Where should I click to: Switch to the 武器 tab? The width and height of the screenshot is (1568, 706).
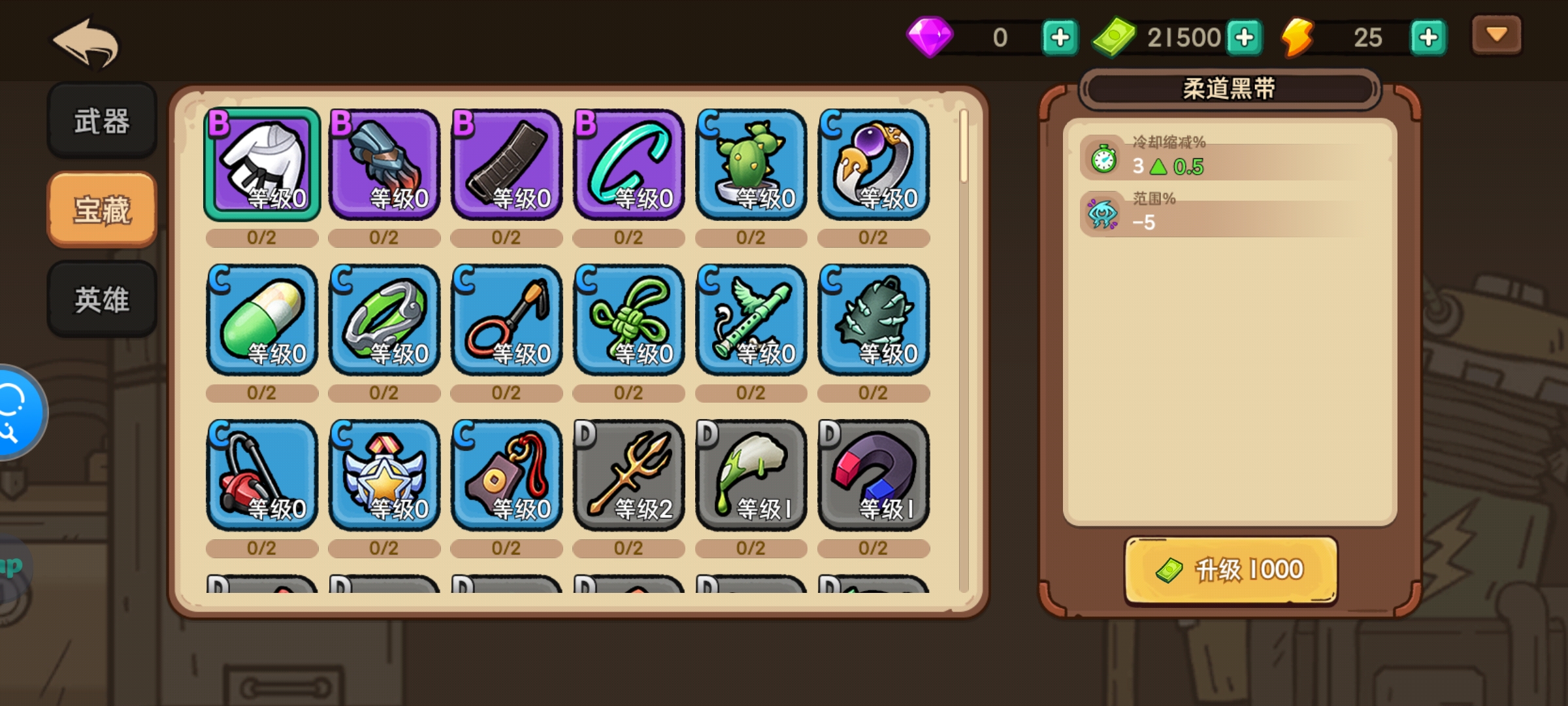point(102,121)
